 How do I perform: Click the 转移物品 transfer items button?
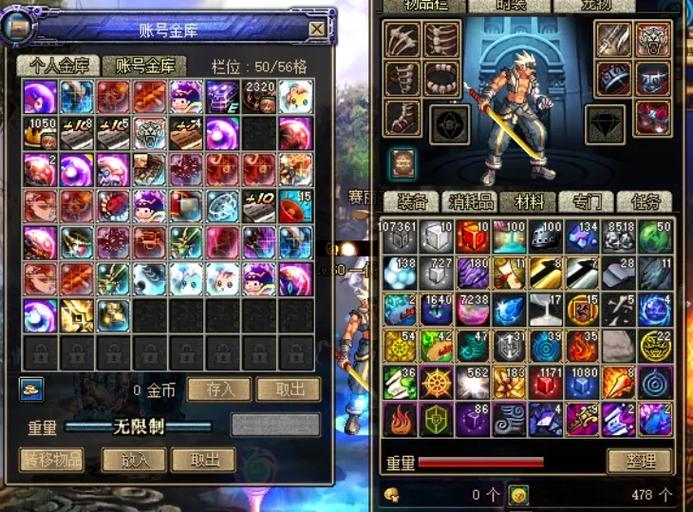51,460
